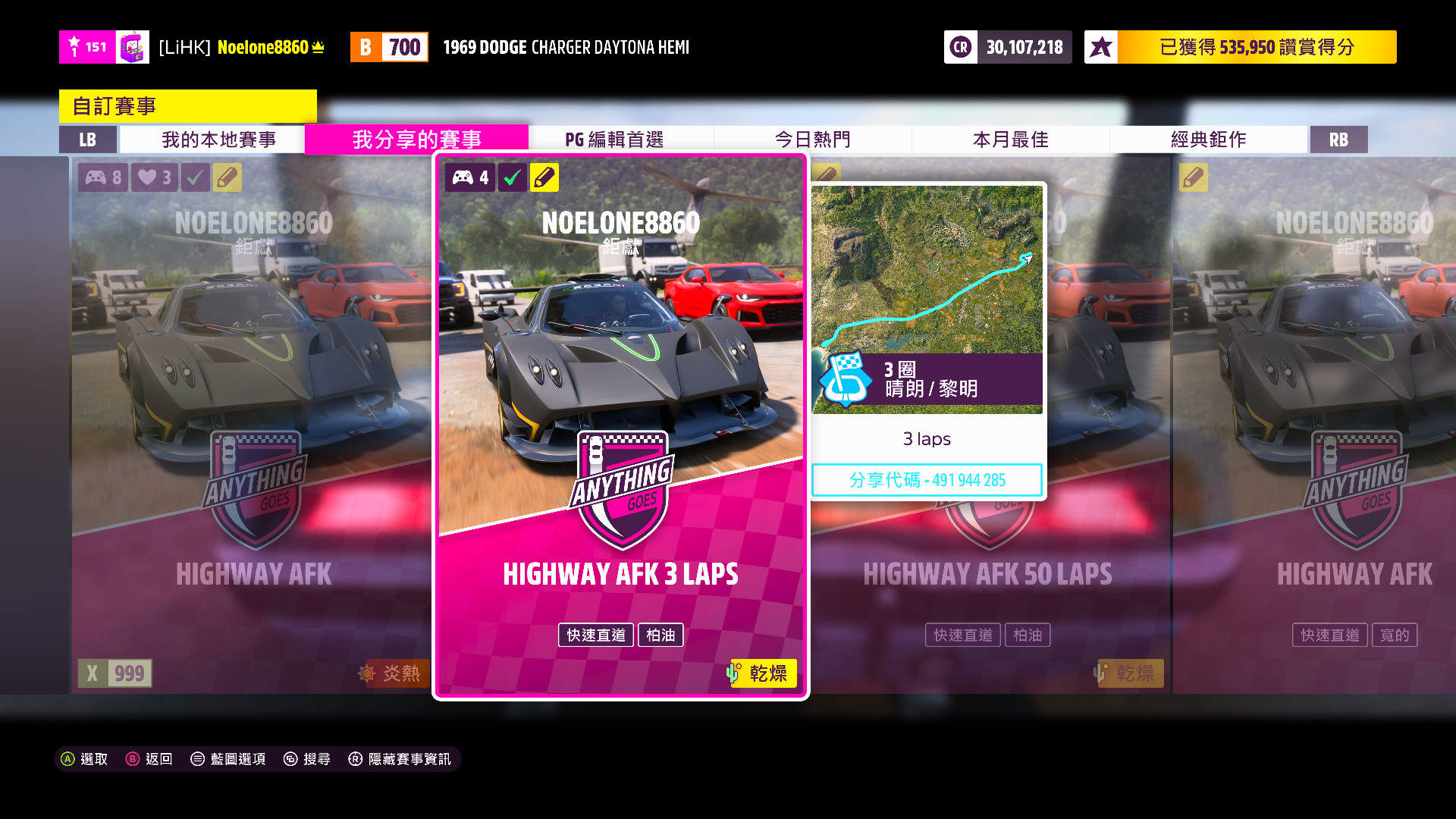The height and width of the screenshot is (819, 1456).
Task: Toggle the checkmark on the Highway AFK left card
Action: [195, 177]
